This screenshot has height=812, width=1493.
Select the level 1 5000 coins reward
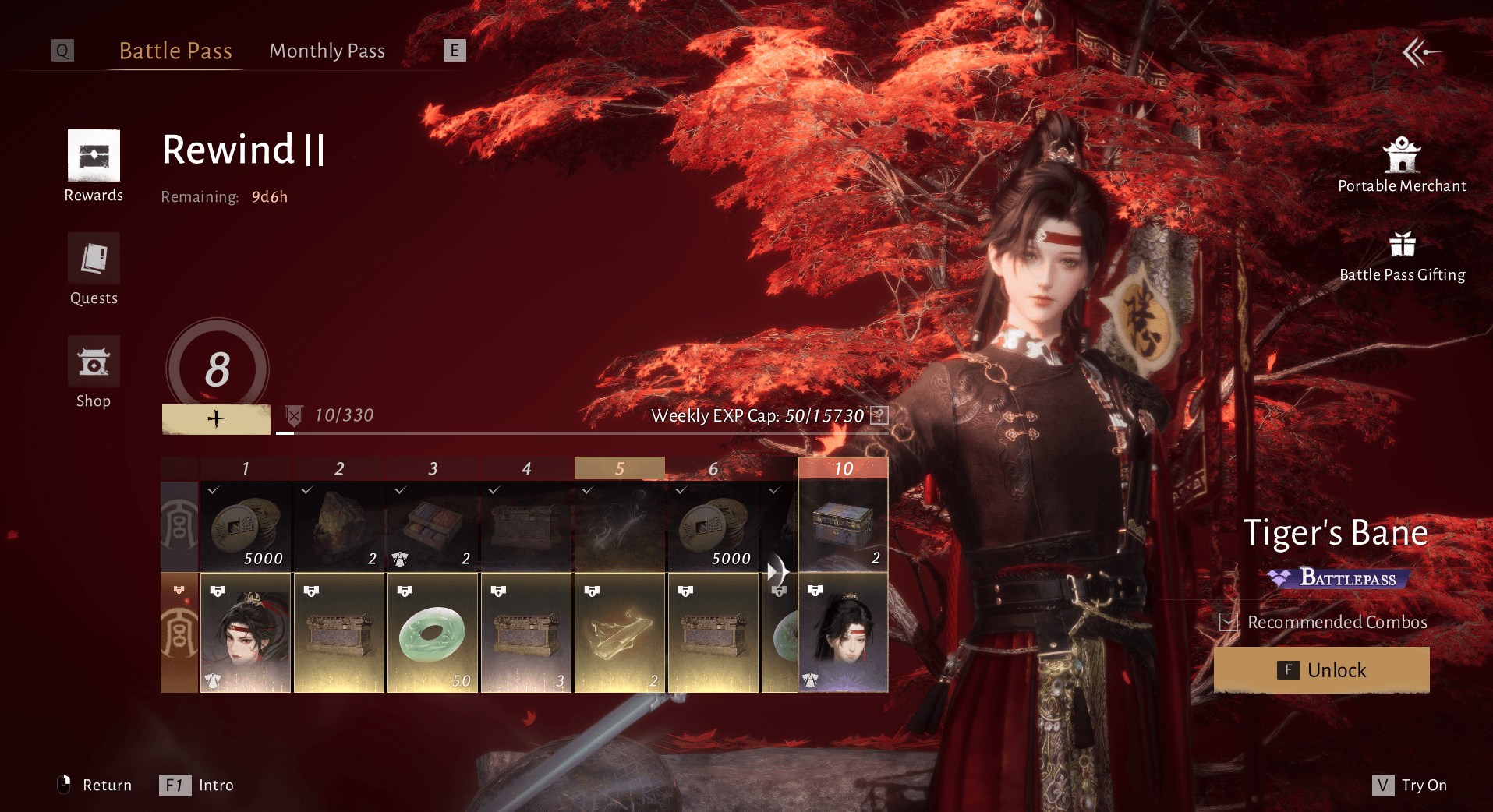pyautogui.click(x=246, y=527)
